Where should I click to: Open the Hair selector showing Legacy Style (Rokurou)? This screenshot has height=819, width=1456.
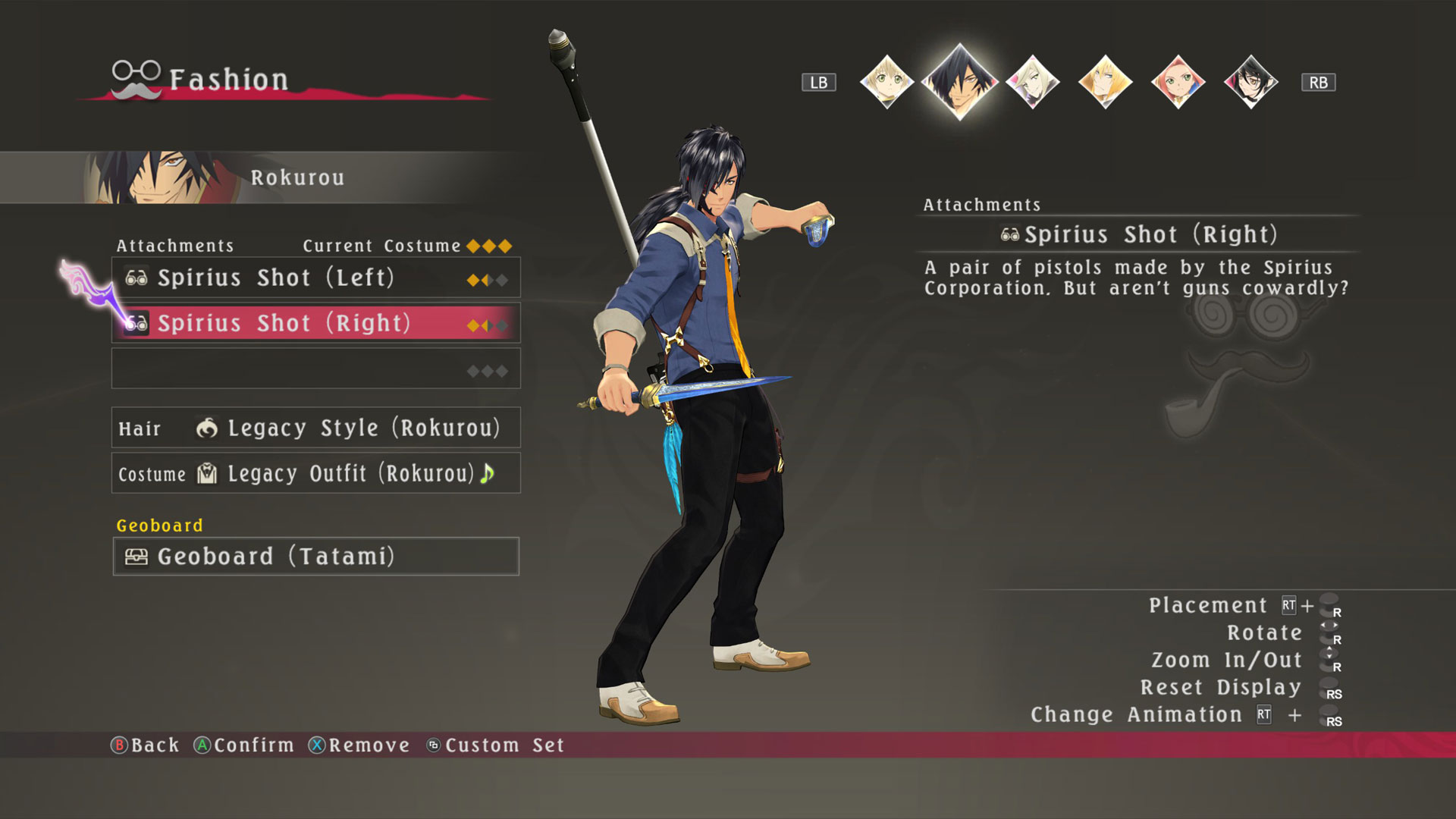316,428
